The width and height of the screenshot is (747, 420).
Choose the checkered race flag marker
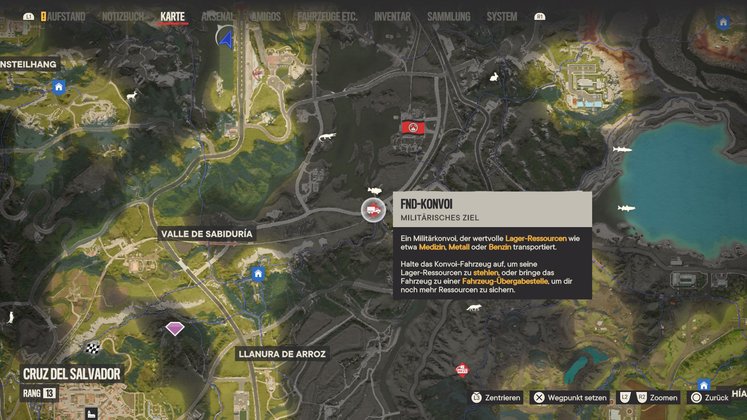coord(93,349)
